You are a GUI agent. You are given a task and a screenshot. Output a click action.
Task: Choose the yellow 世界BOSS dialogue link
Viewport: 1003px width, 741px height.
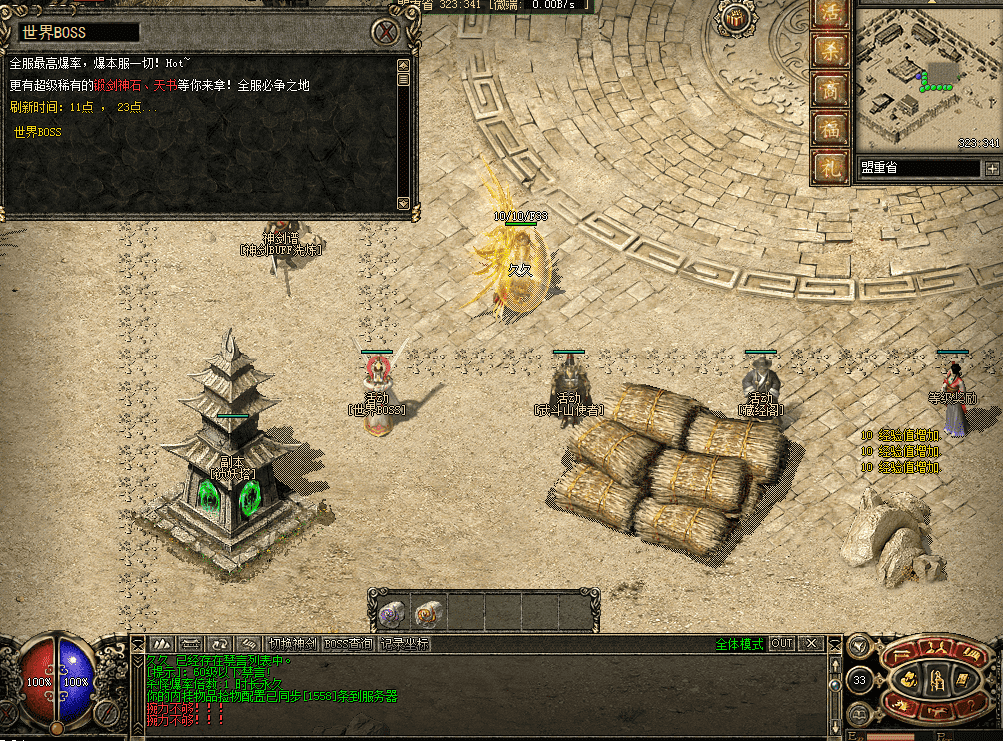click(x=37, y=132)
